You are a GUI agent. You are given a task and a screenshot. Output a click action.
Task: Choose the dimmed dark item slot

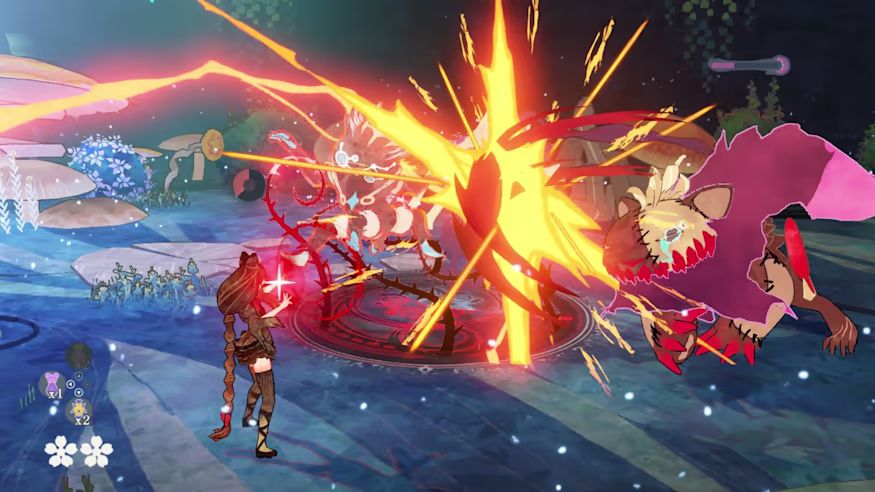tap(78, 355)
